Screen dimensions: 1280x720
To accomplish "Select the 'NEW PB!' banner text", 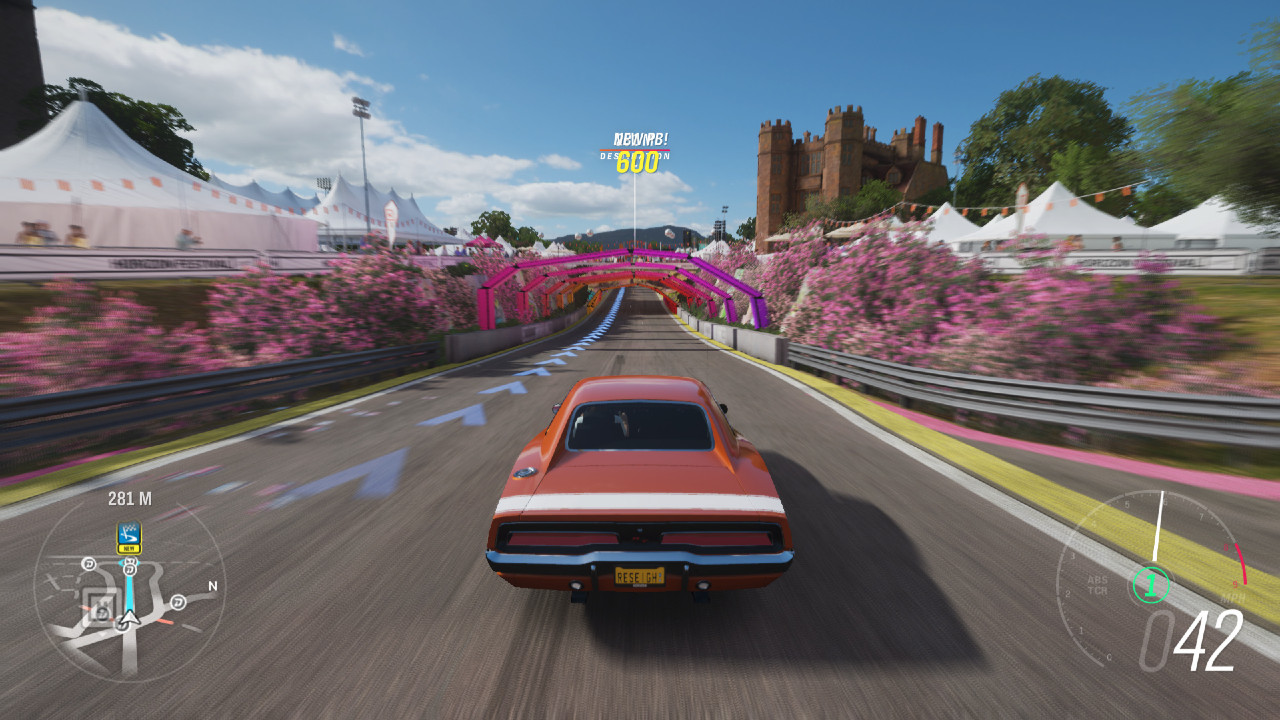I will (x=641, y=139).
